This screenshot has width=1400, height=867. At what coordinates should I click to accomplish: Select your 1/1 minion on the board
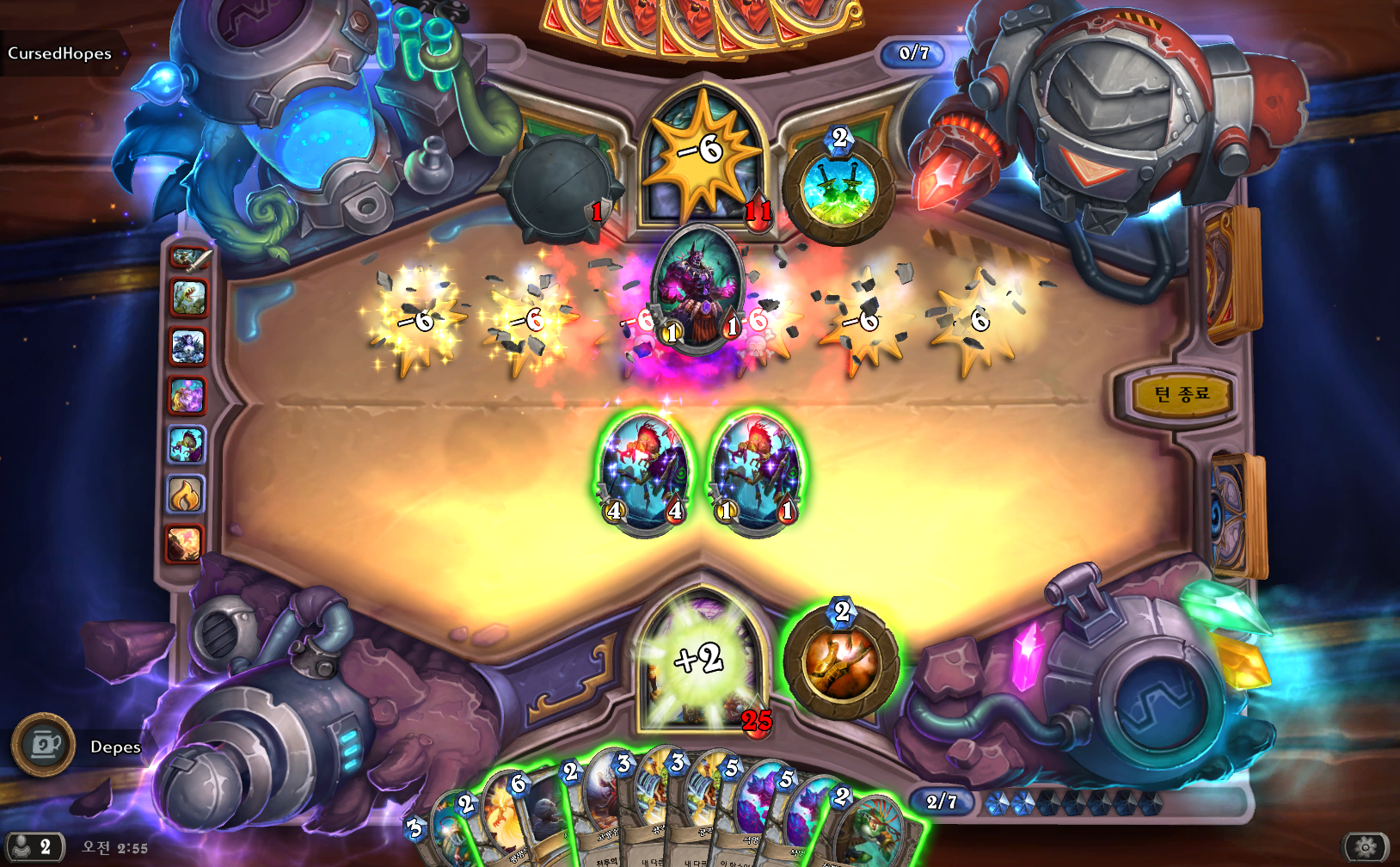pyautogui.click(x=756, y=473)
